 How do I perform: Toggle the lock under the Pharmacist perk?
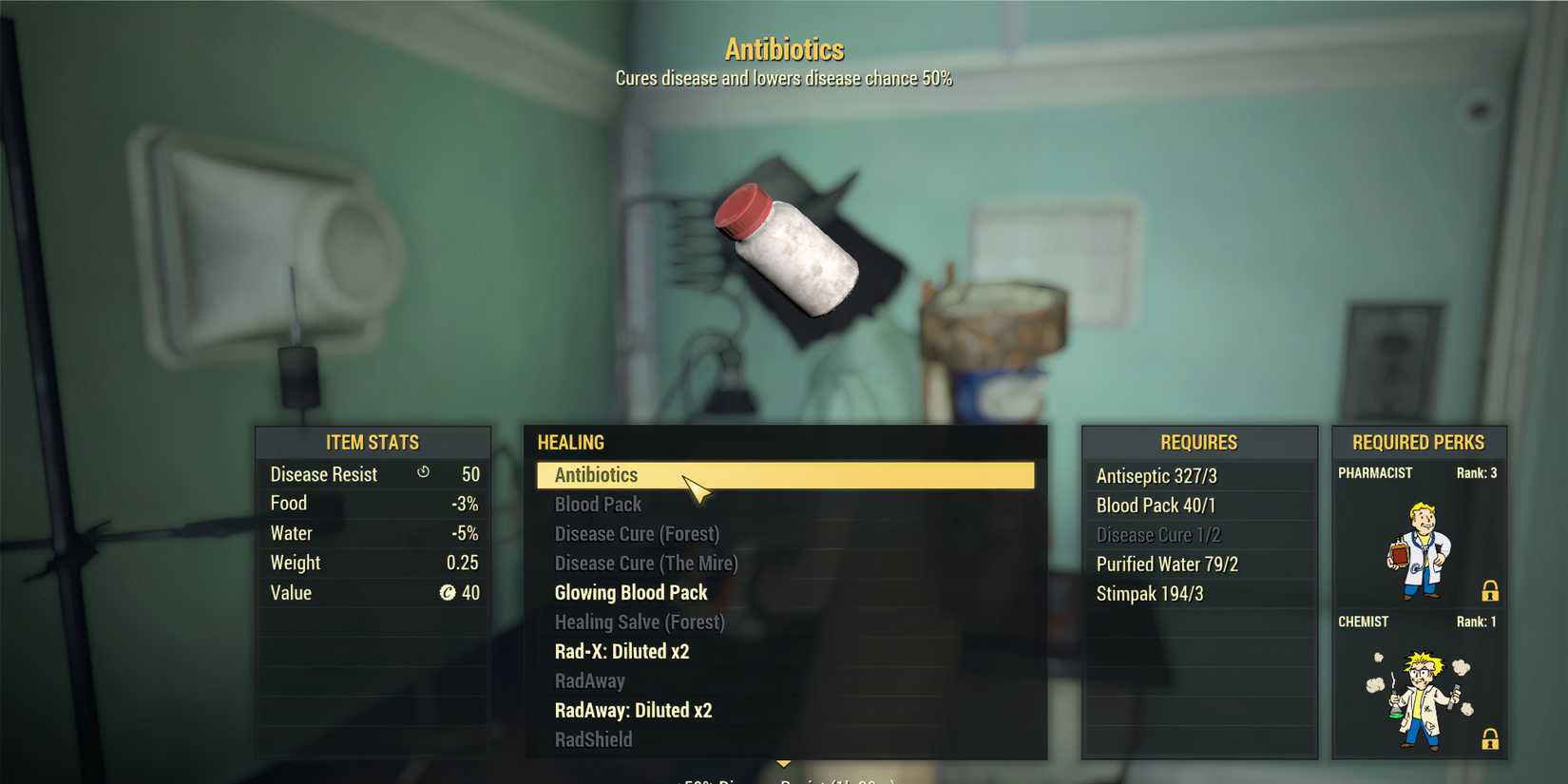[1488, 589]
